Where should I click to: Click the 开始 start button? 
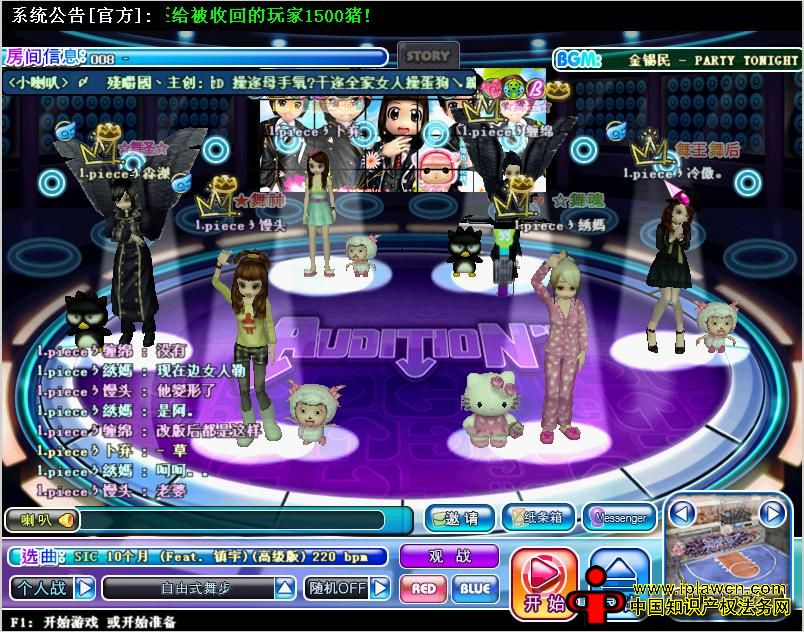[x=544, y=581]
